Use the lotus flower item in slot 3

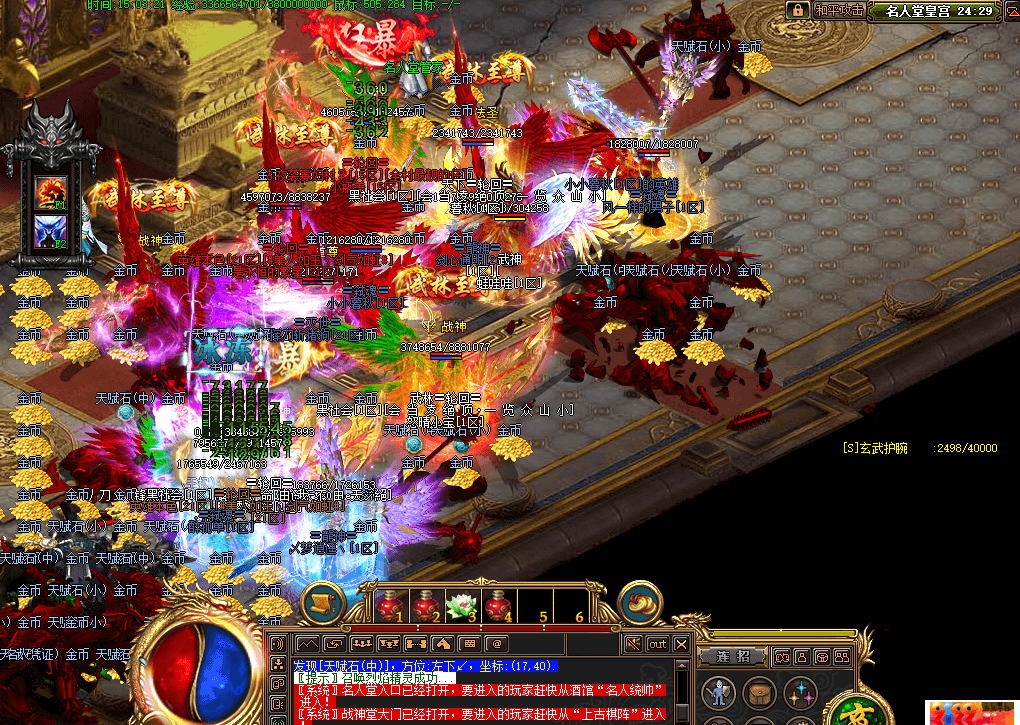pyautogui.click(x=461, y=606)
